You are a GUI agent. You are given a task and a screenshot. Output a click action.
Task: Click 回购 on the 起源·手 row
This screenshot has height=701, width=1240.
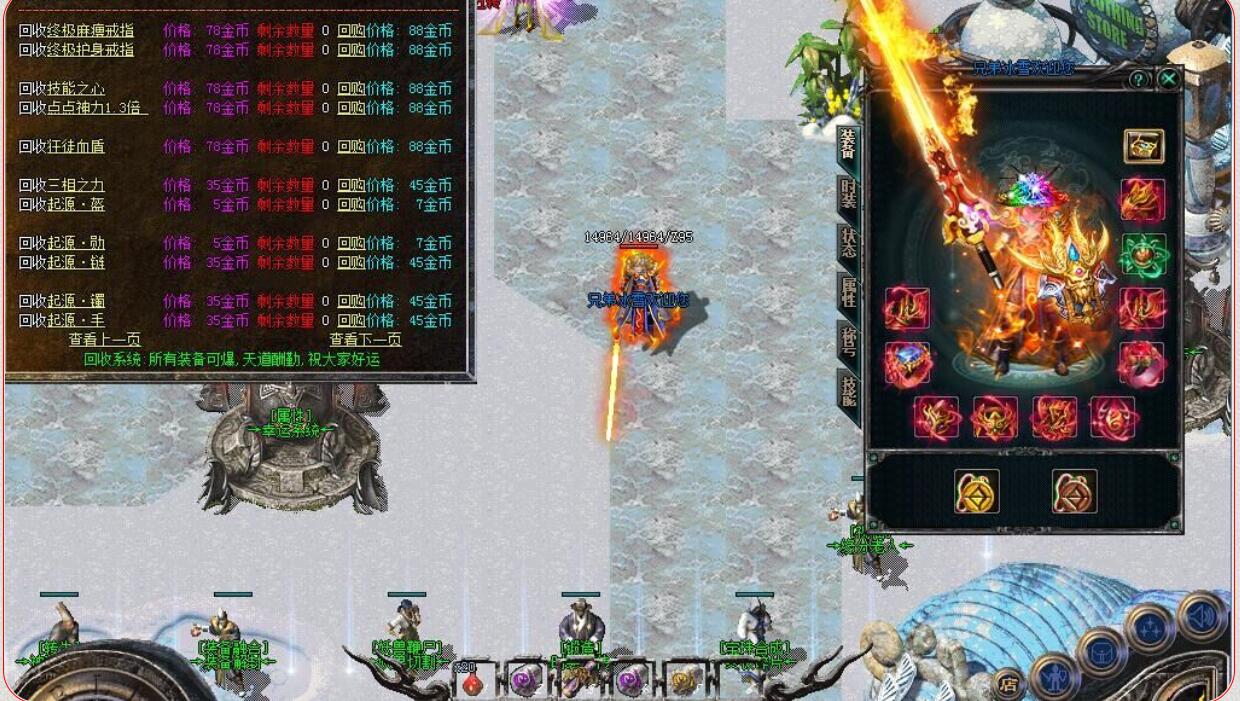pyautogui.click(x=350, y=320)
